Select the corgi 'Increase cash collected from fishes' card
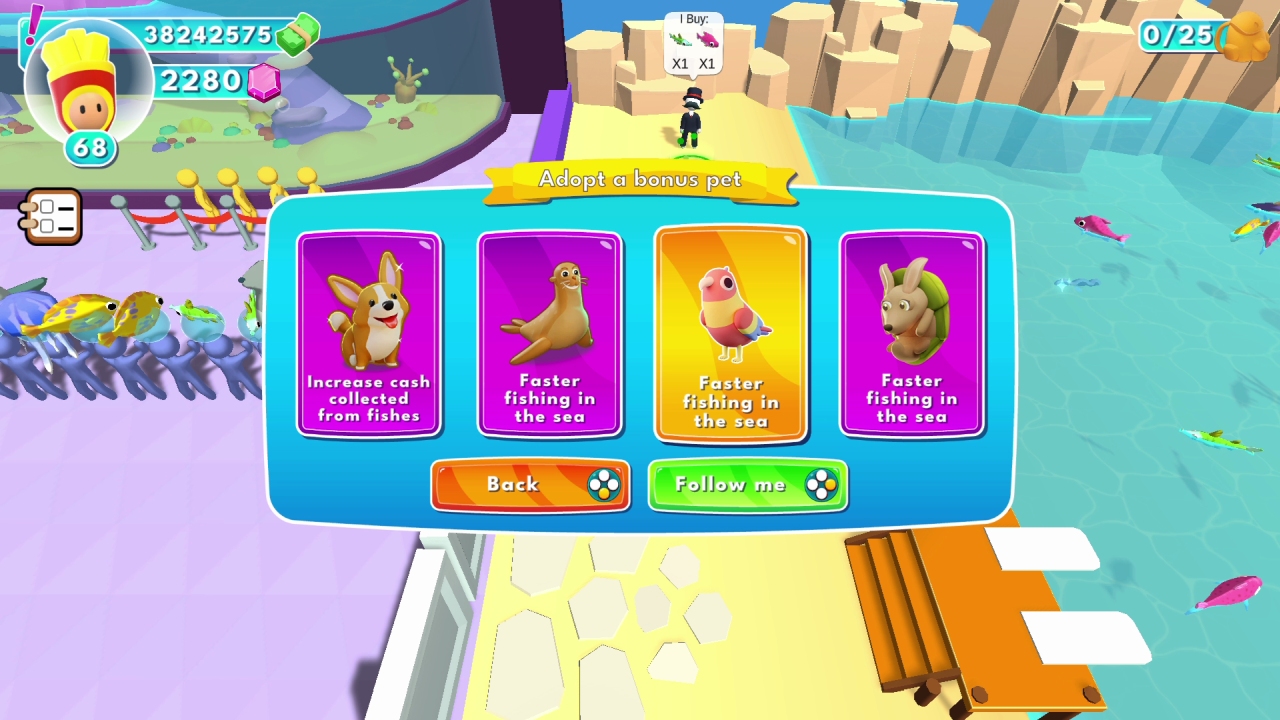This screenshot has width=1280, height=720. point(368,333)
